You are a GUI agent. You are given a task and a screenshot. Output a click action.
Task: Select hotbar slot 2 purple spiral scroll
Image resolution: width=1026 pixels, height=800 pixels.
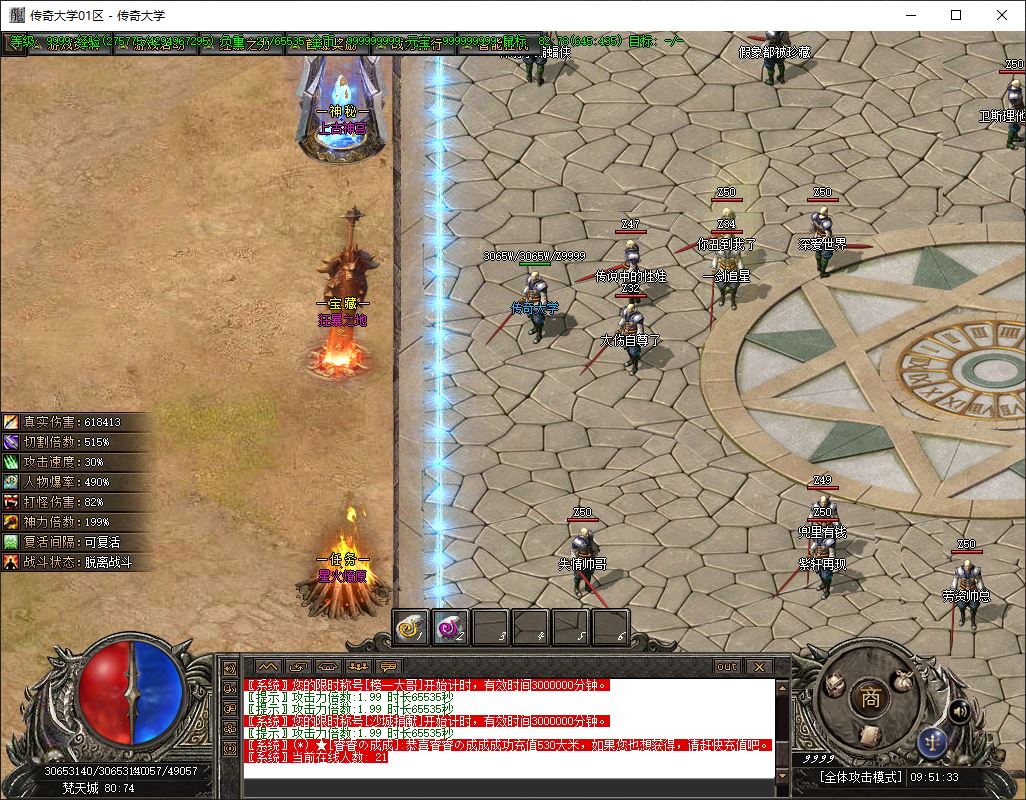(451, 627)
